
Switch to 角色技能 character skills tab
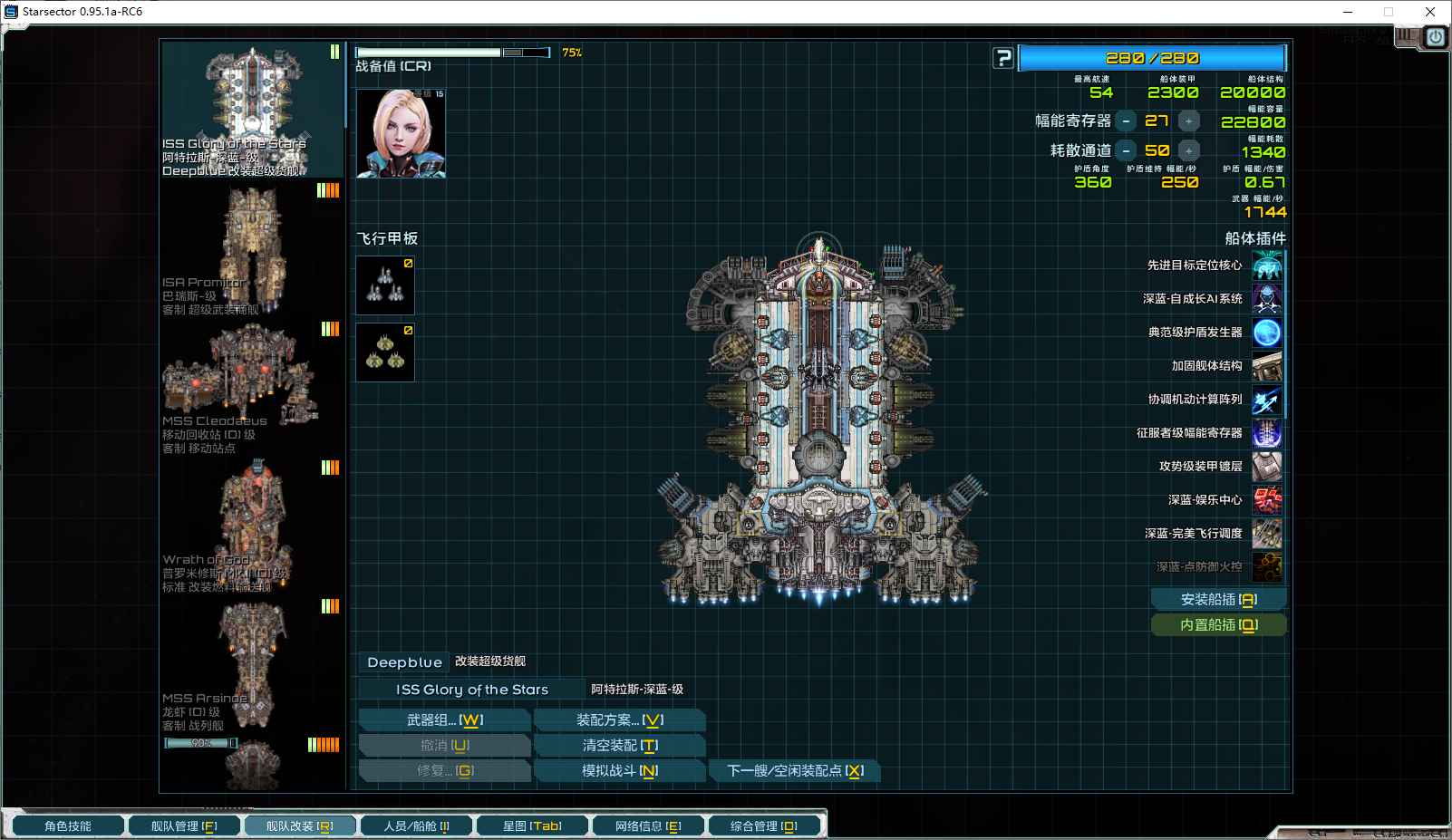(x=67, y=826)
